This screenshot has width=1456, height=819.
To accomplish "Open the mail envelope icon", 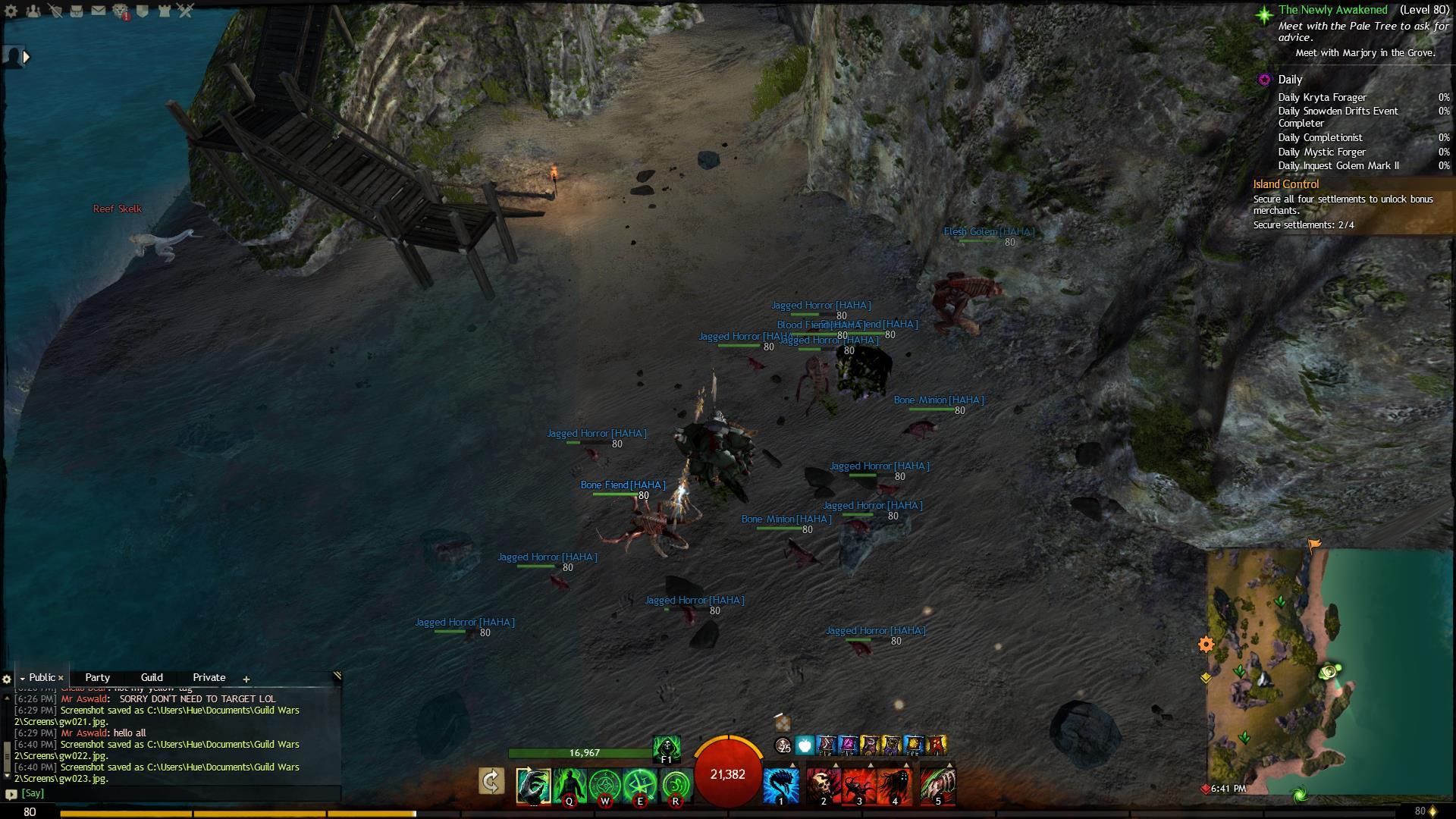I will 99,11.
